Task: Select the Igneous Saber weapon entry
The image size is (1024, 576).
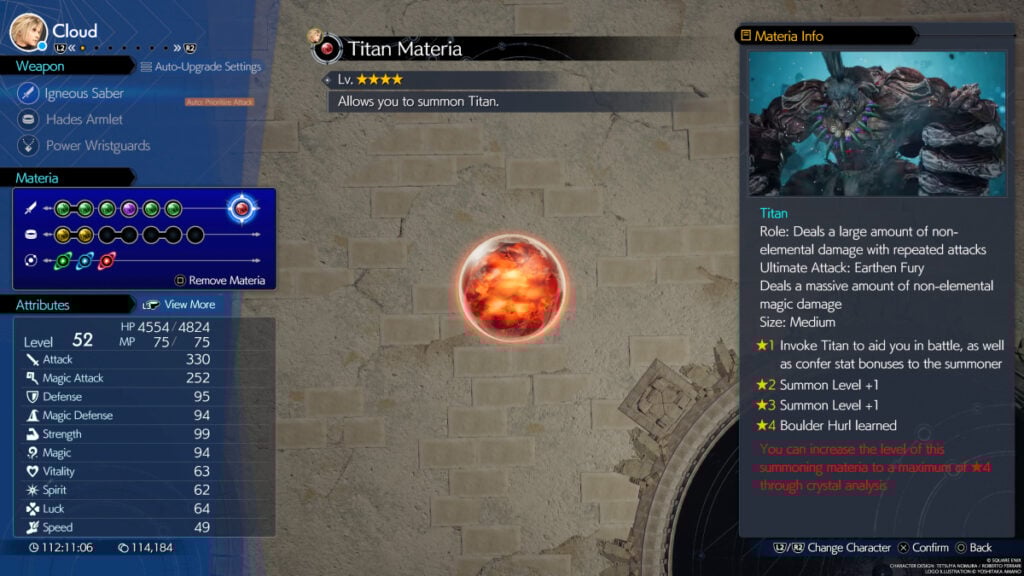Action: pyautogui.click(x=84, y=93)
